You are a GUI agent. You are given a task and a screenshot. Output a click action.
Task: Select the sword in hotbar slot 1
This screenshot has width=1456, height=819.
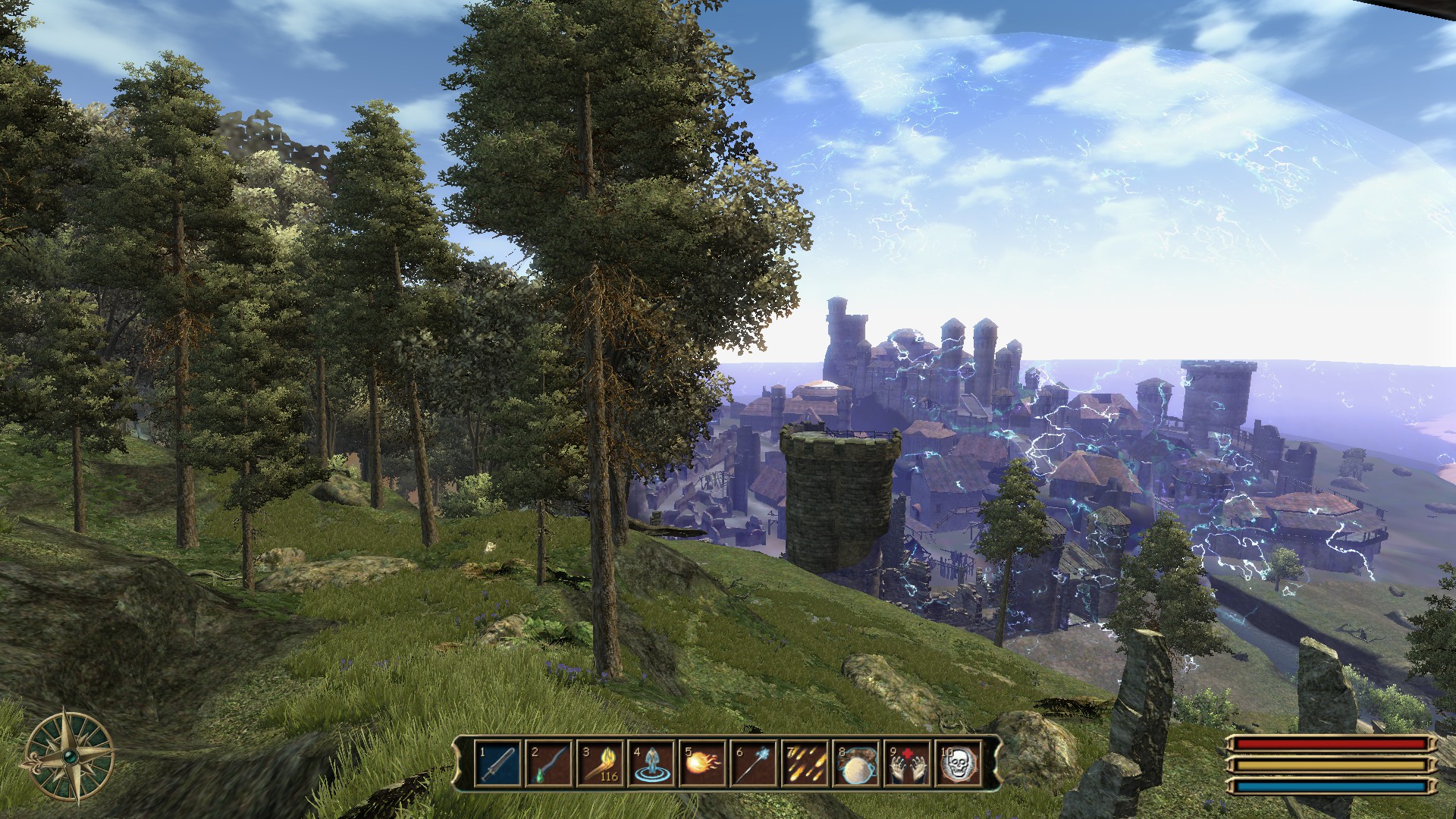tap(498, 763)
